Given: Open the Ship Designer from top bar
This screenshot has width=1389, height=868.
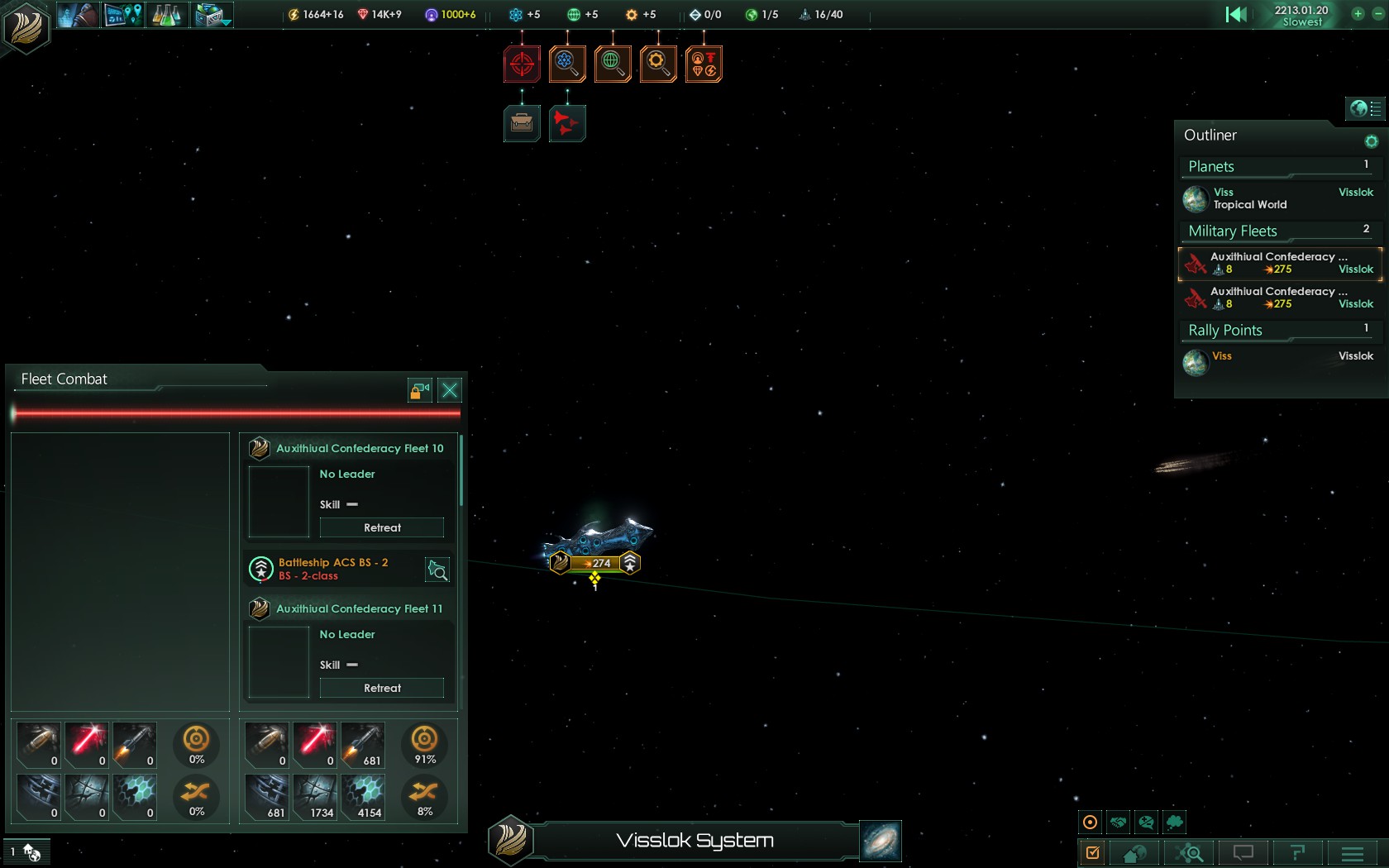Looking at the screenshot, I should coord(212,15).
